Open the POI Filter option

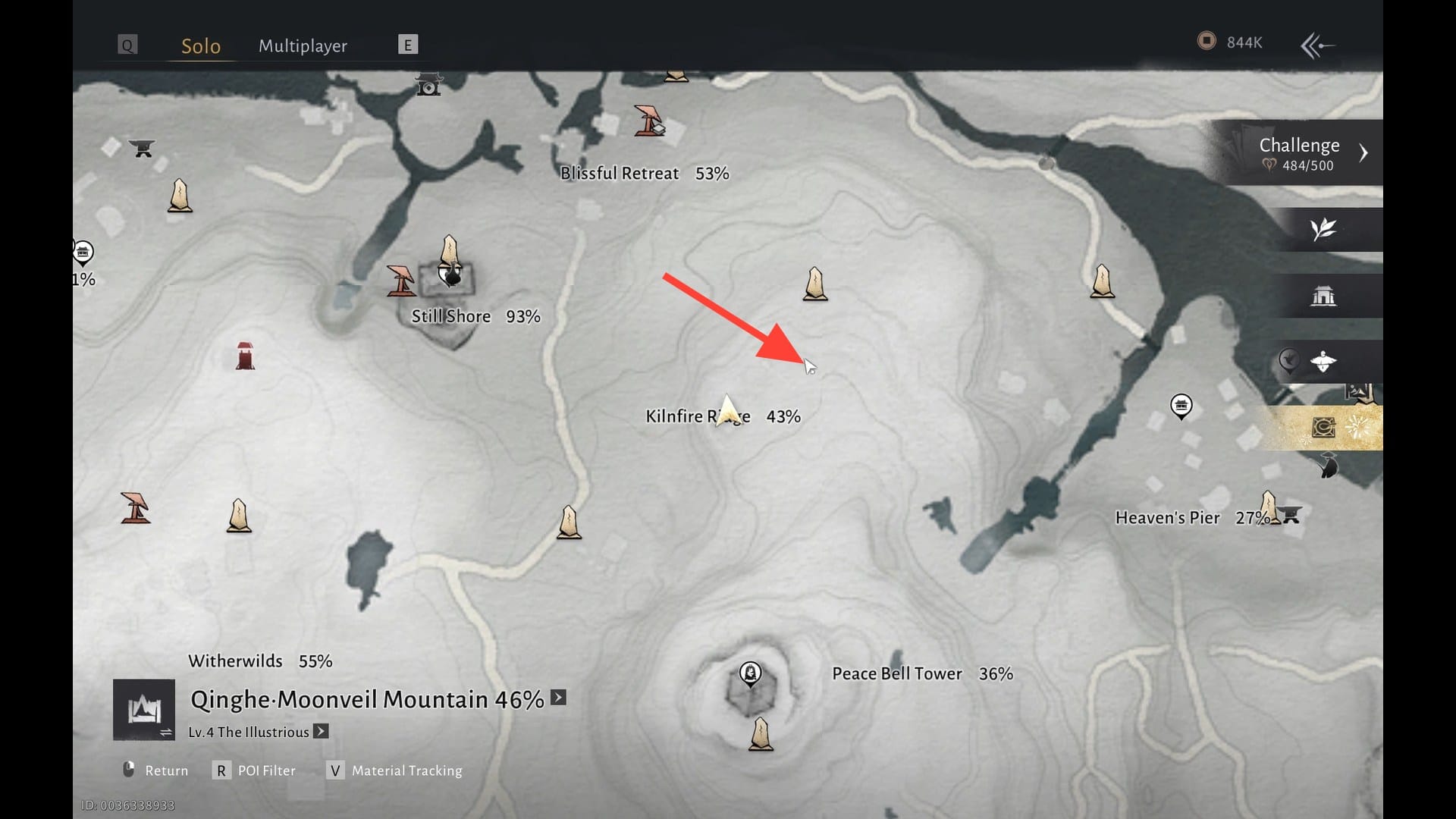[256, 770]
